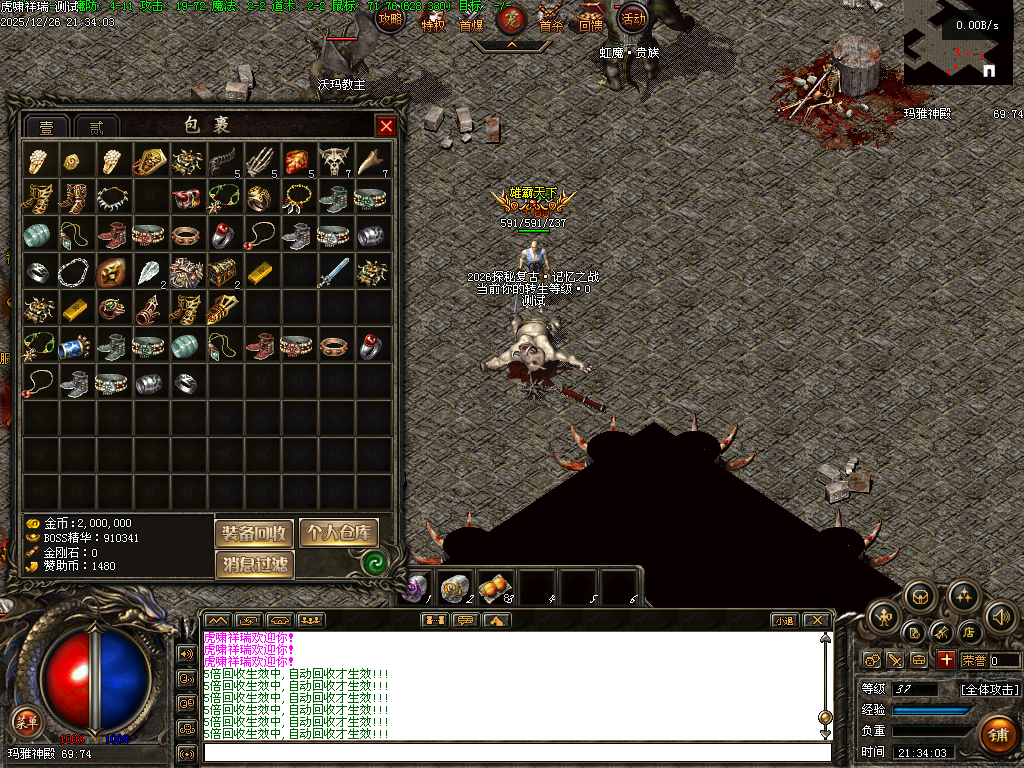Screen dimensions: 1024x768
Task: Select the blue sword in the bag
Action: pos(335,271)
